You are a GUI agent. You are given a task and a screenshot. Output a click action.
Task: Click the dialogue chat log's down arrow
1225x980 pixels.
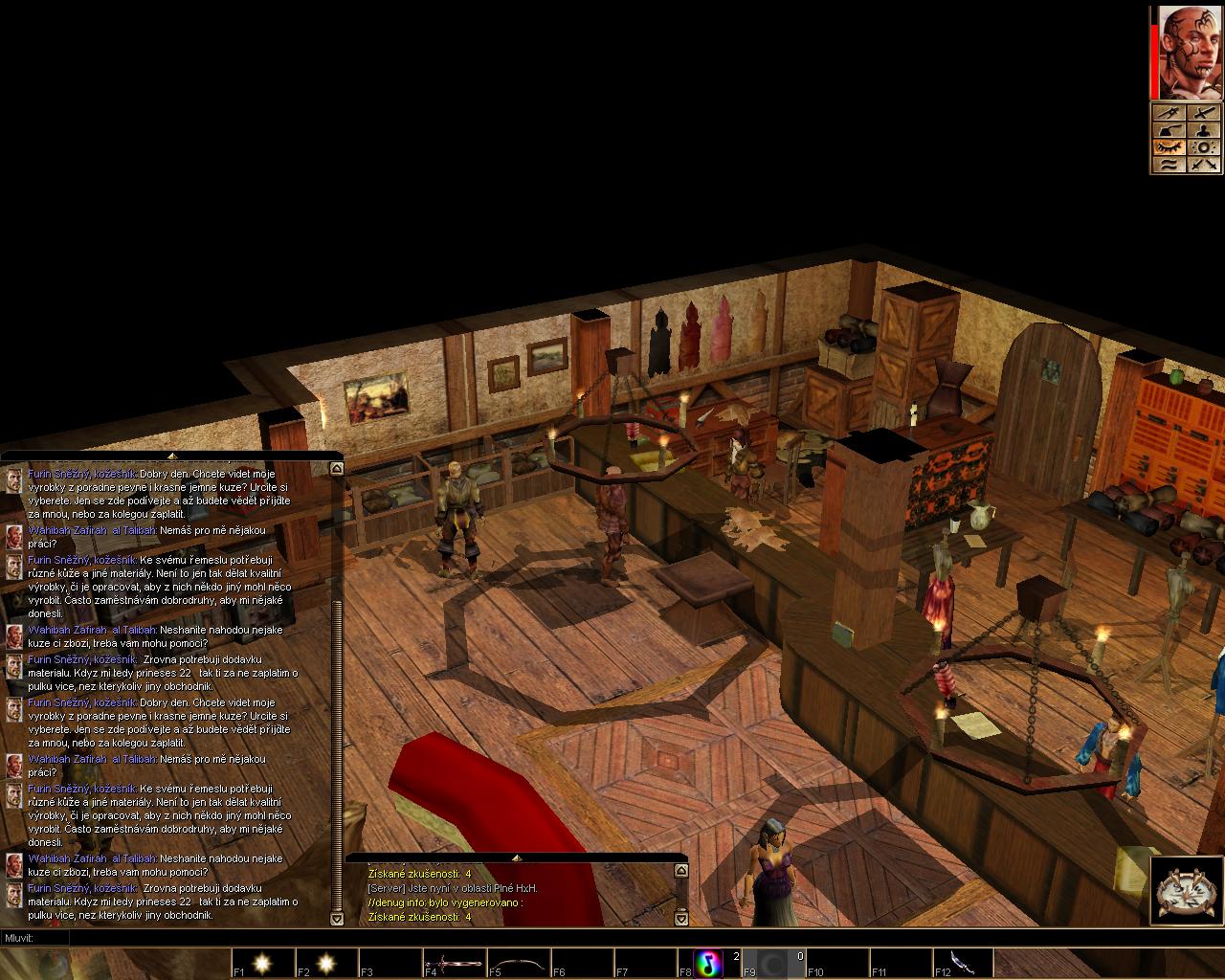click(x=336, y=919)
